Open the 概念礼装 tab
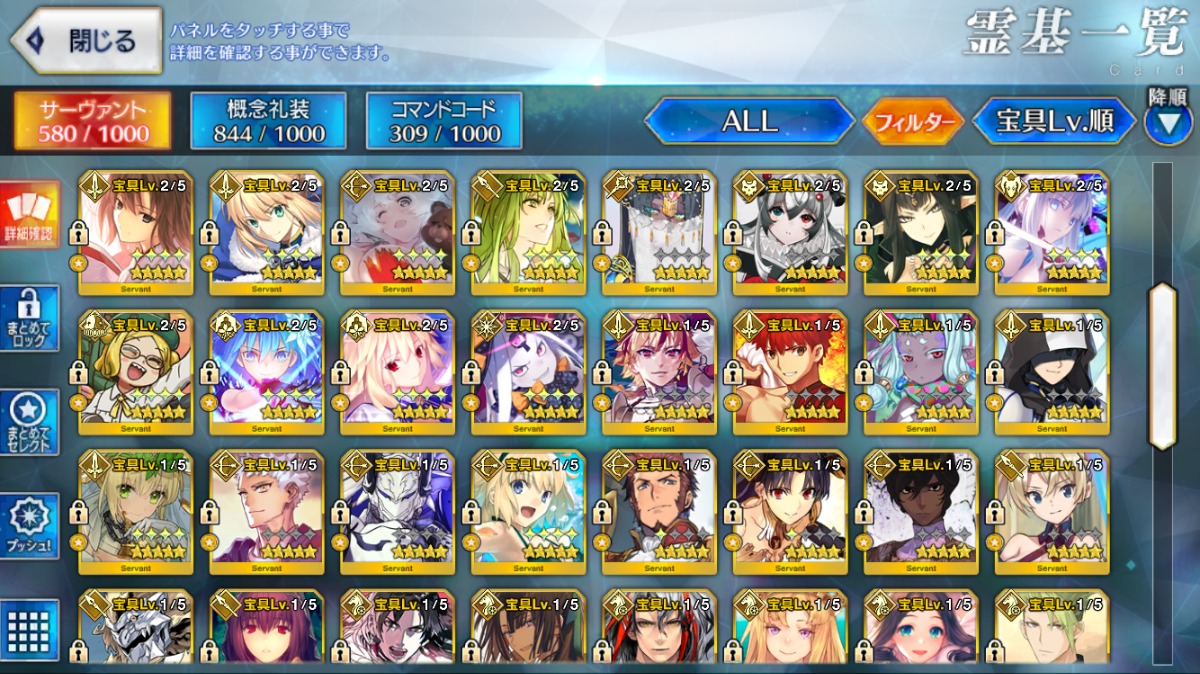 point(268,121)
